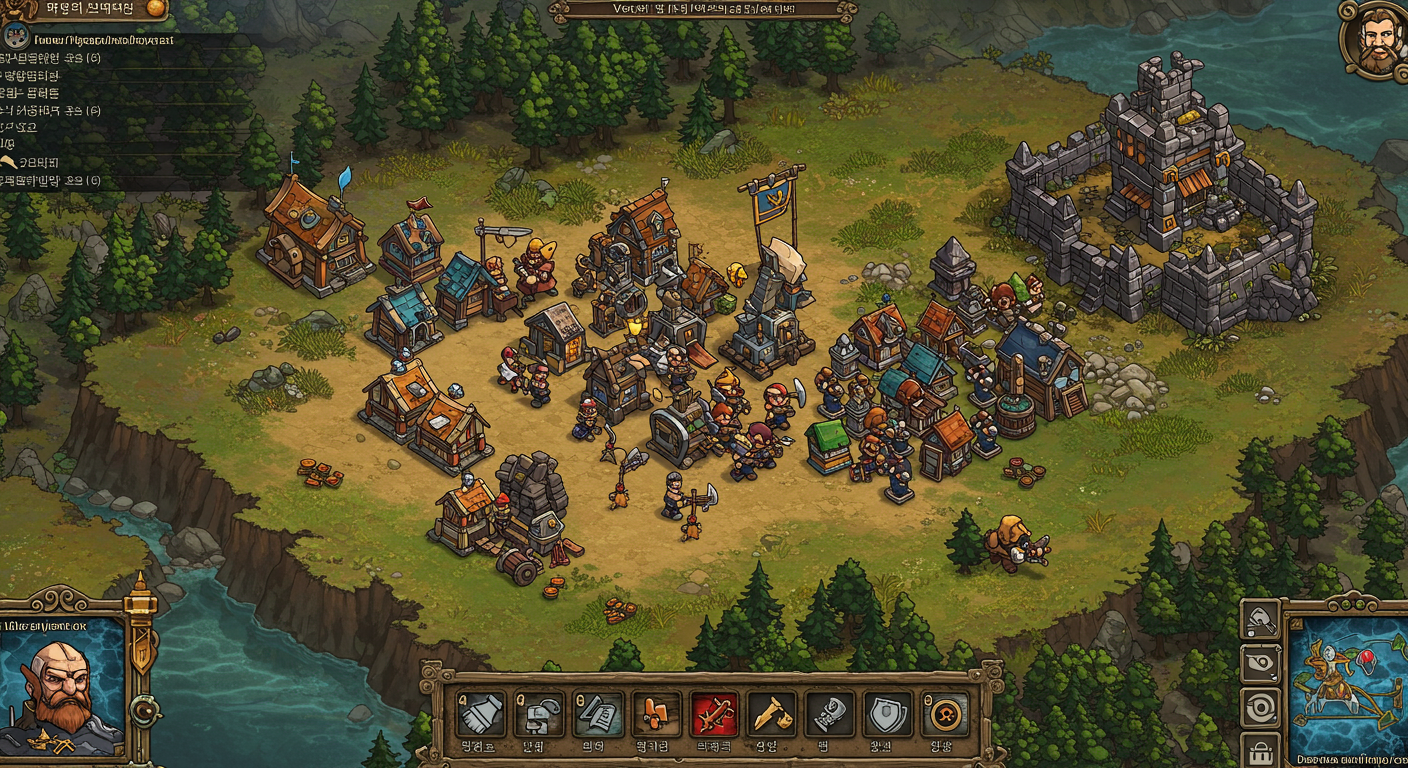Activate the red crossbow ability
This screenshot has width=1408, height=768.
pyautogui.click(x=714, y=714)
